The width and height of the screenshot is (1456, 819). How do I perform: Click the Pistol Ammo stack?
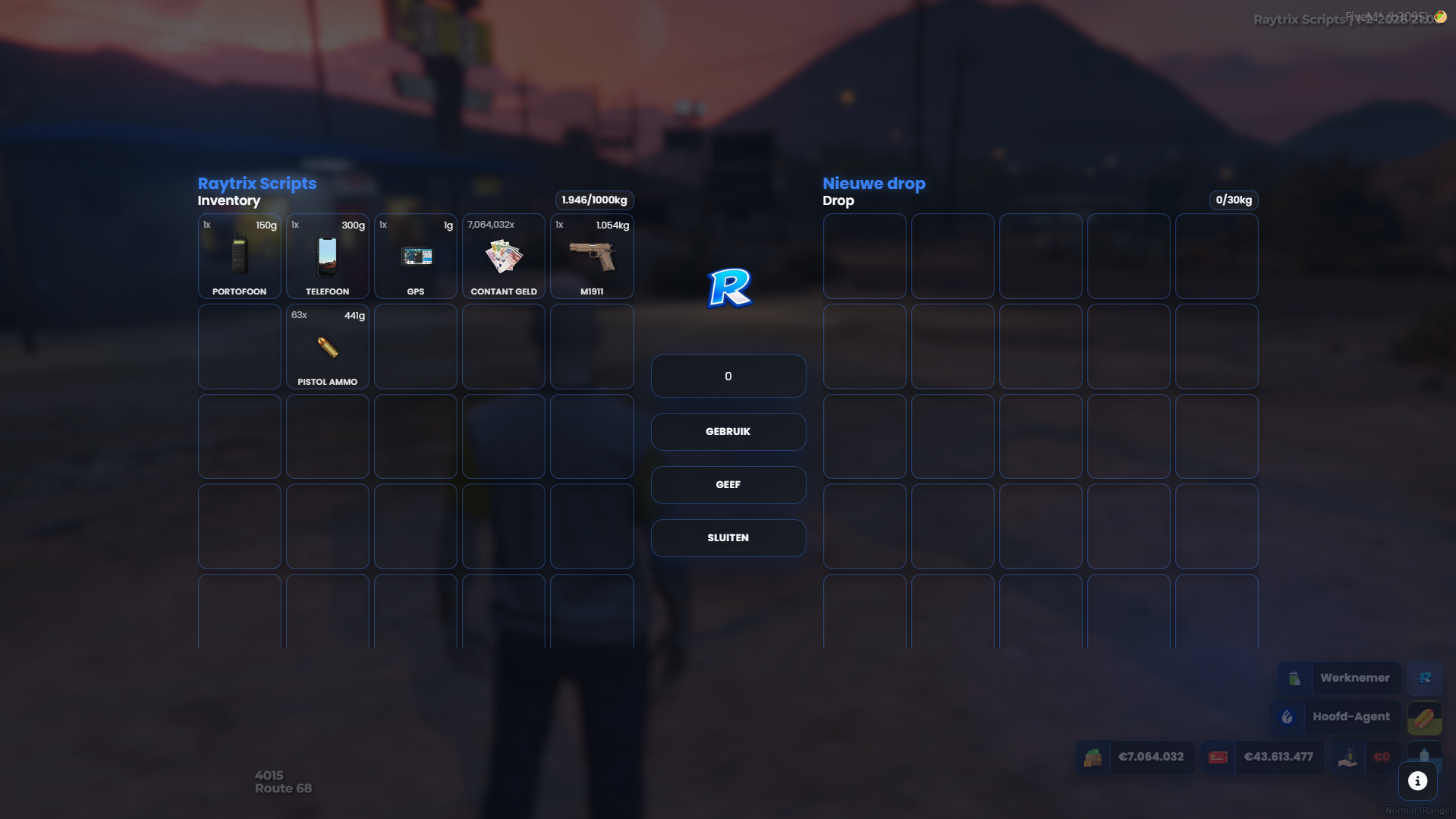pos(327,347)
